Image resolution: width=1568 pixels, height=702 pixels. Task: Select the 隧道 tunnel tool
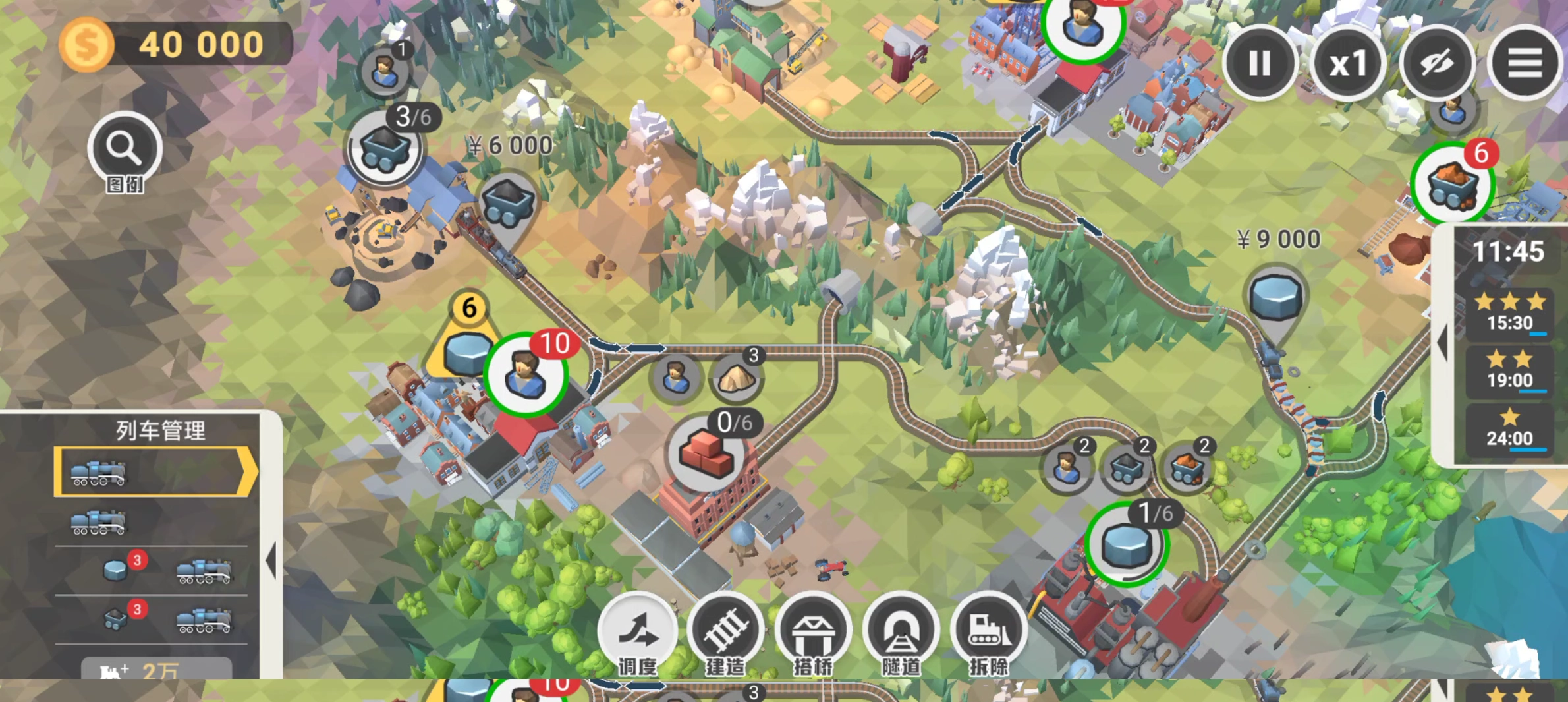(x=901, y=634)
